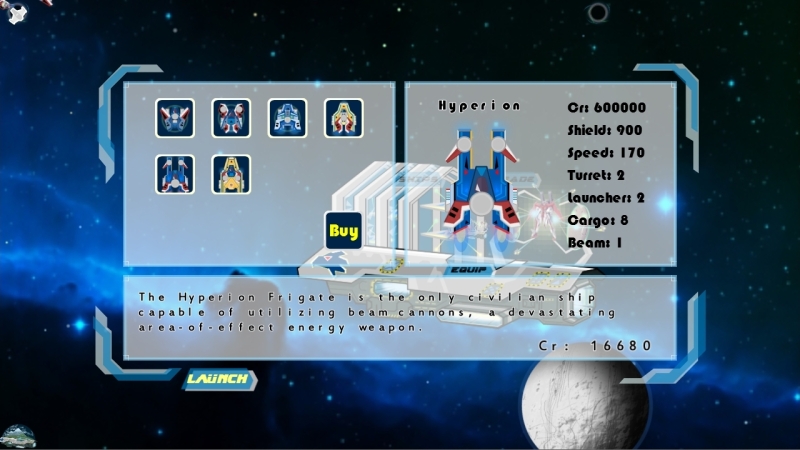Choose the white and light-blue ship icon
The image size is (800, 450).
point(287,118)
